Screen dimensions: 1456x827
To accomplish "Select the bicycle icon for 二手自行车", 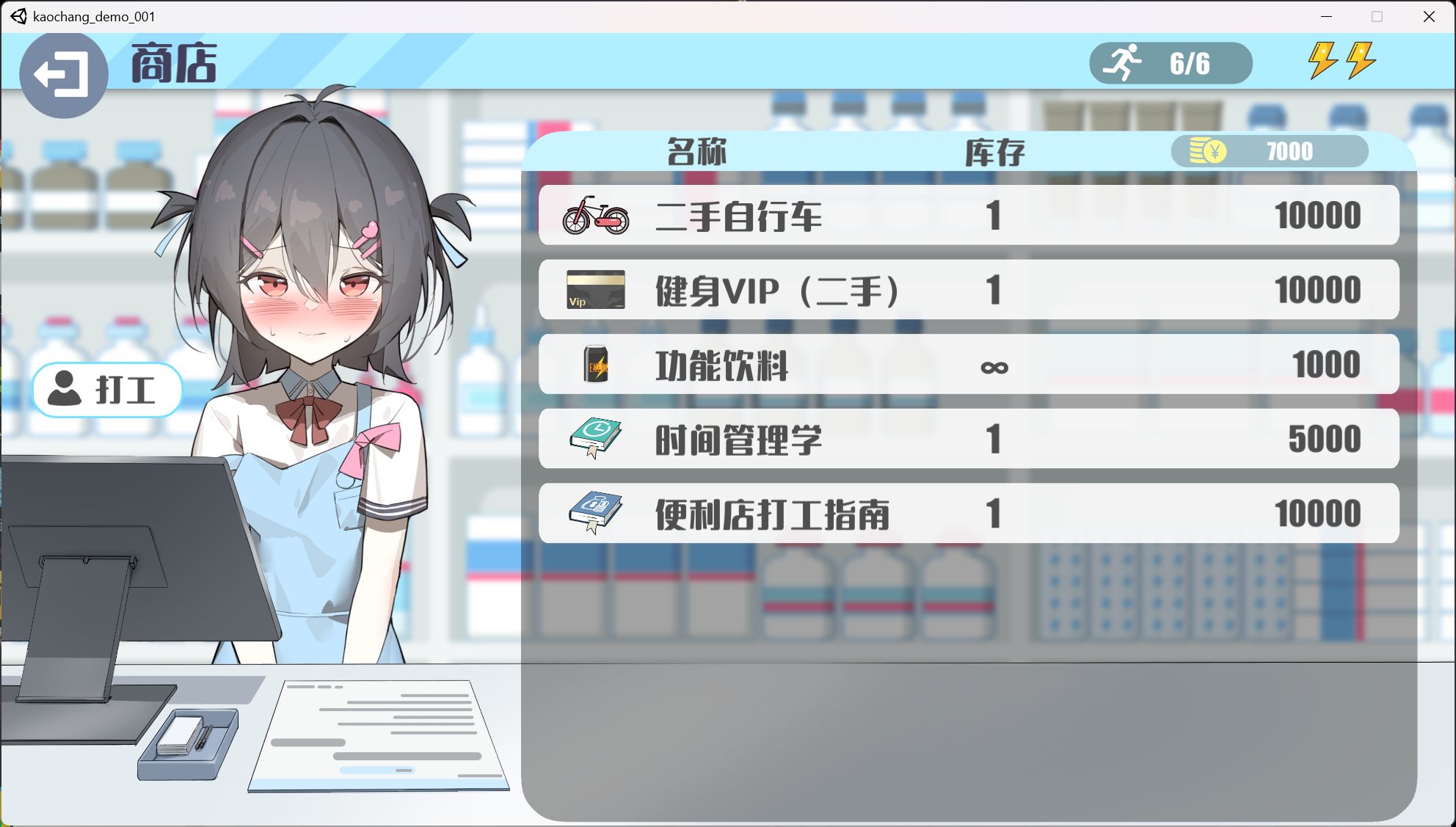I will point(596,215).
